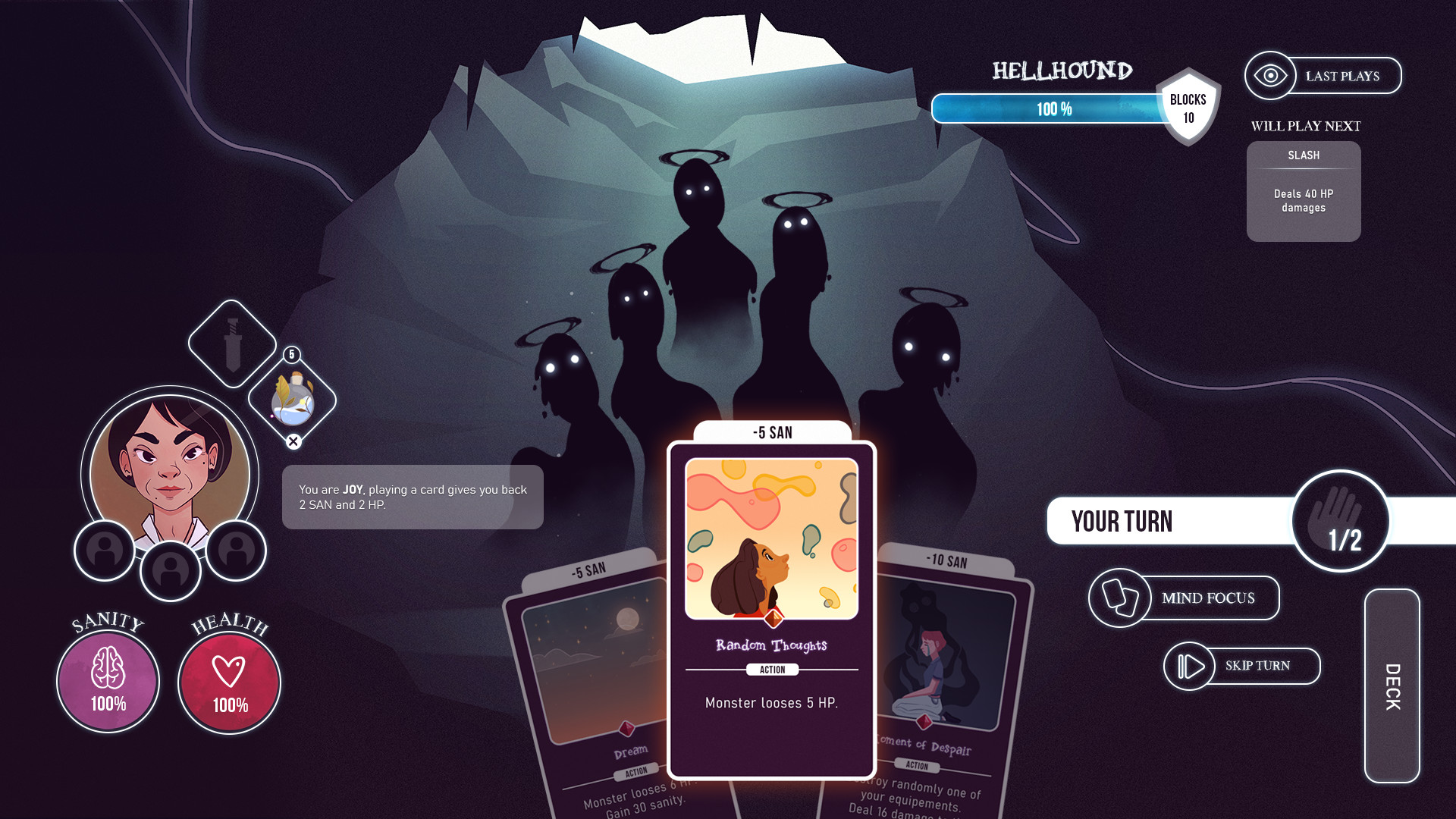Expand the Joy character tooltip message

(413, 497)
